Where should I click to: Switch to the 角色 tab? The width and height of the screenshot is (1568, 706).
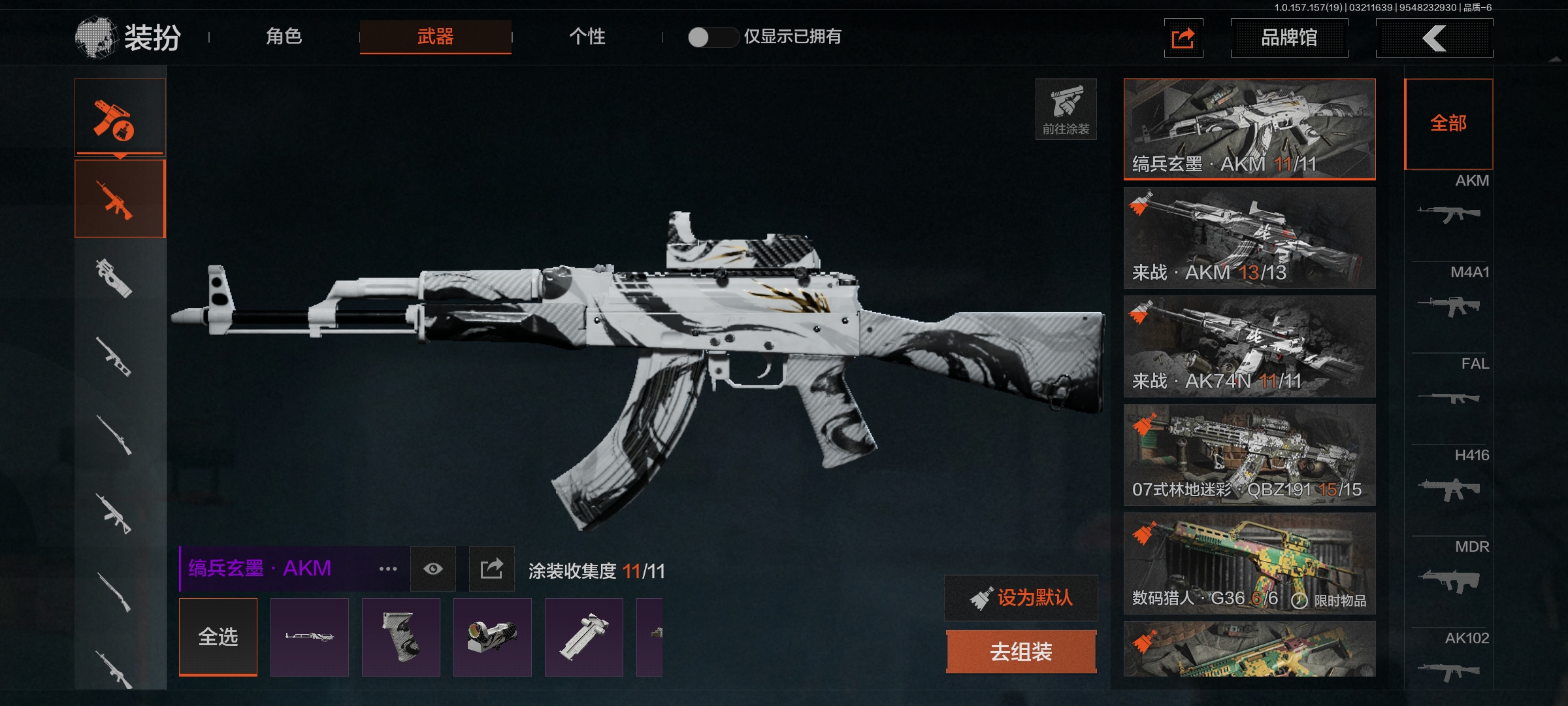tap(284, 37)
